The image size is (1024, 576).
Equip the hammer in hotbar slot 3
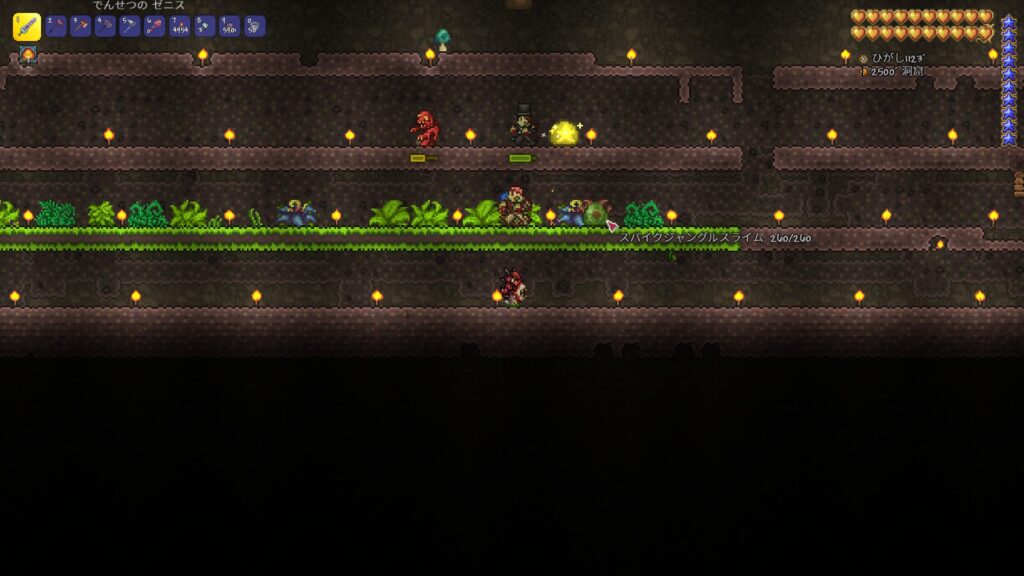[81, 26]
